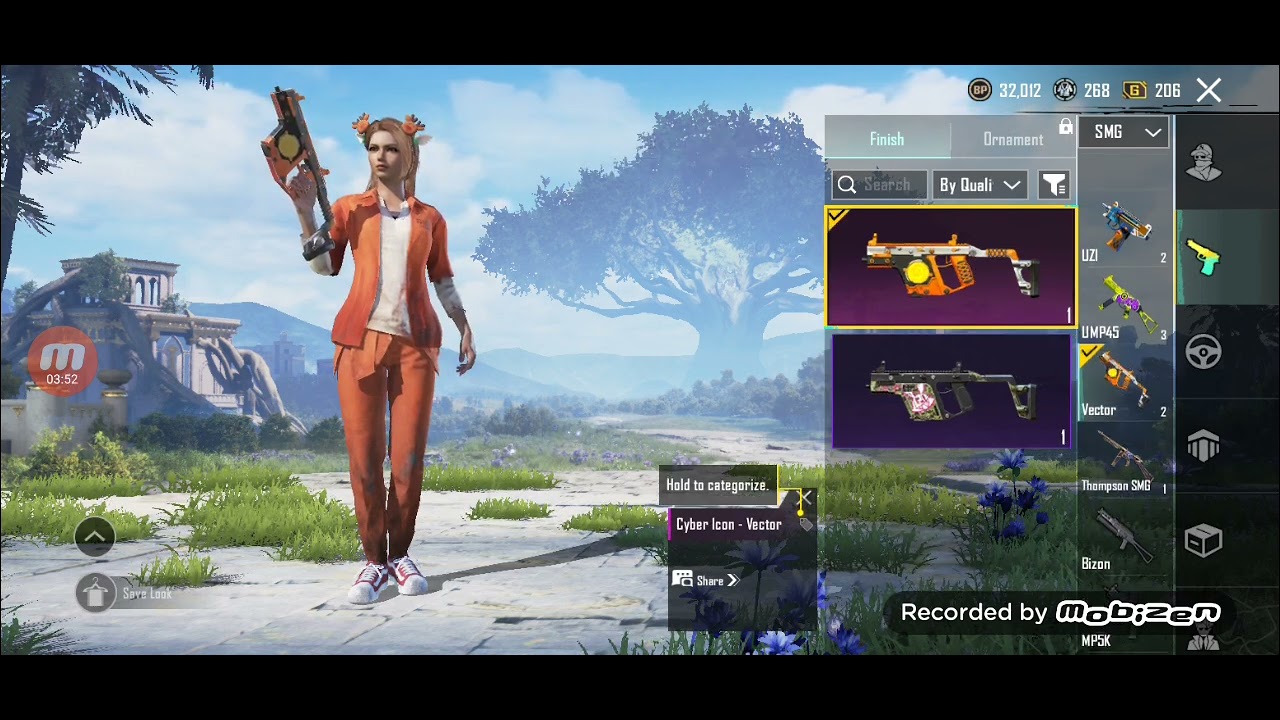The image size is (1280, 720).
Task: Save the current look
Action: 96,593
